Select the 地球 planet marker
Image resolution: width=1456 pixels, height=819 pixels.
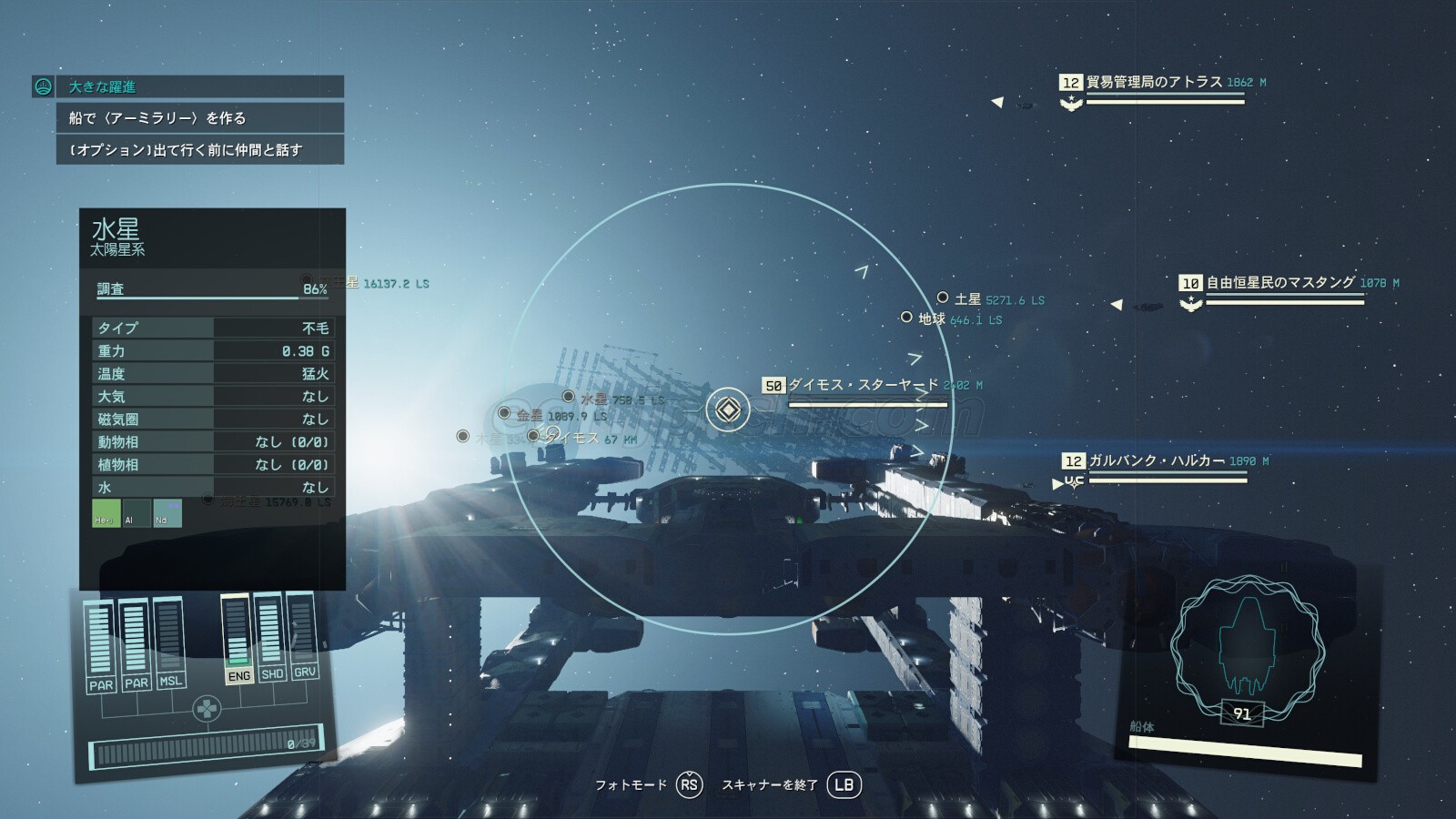click(906, 318)
